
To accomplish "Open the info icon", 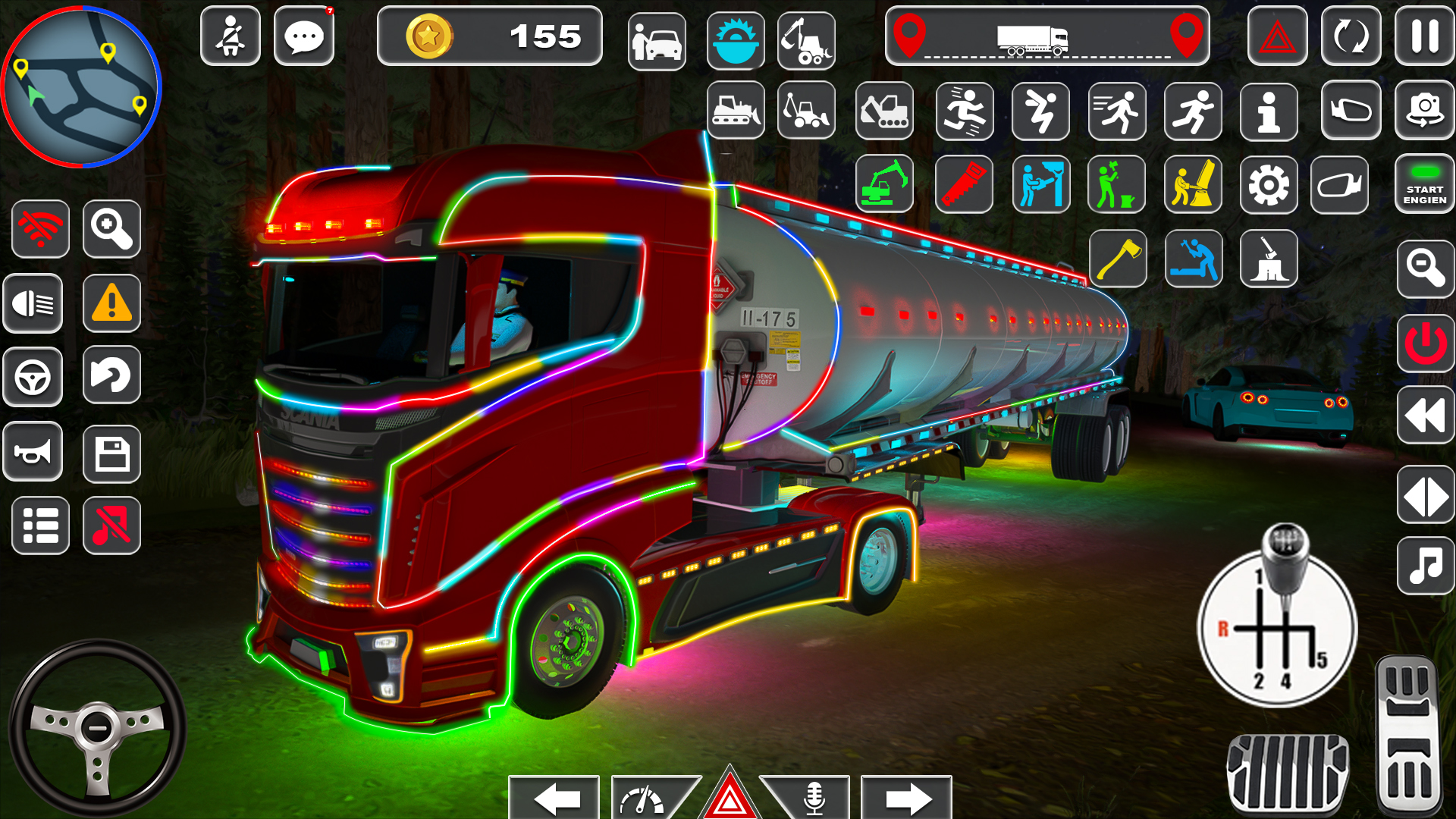I will pyautogui.click(x=1268, y=111).
